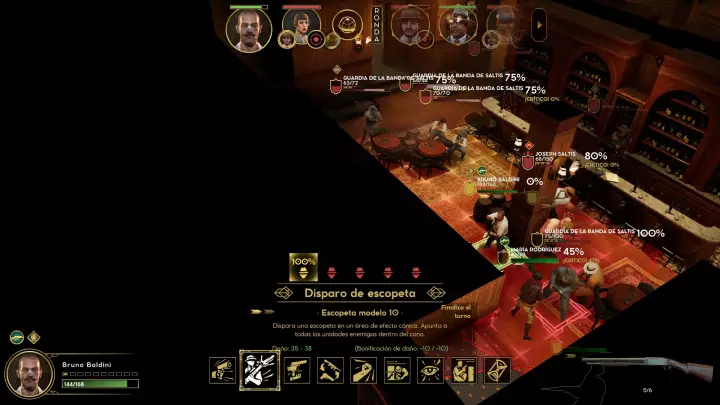Select the tommy gun ability icon
Image resolution: width=720 pixels, height=405 pixels.
330,370
